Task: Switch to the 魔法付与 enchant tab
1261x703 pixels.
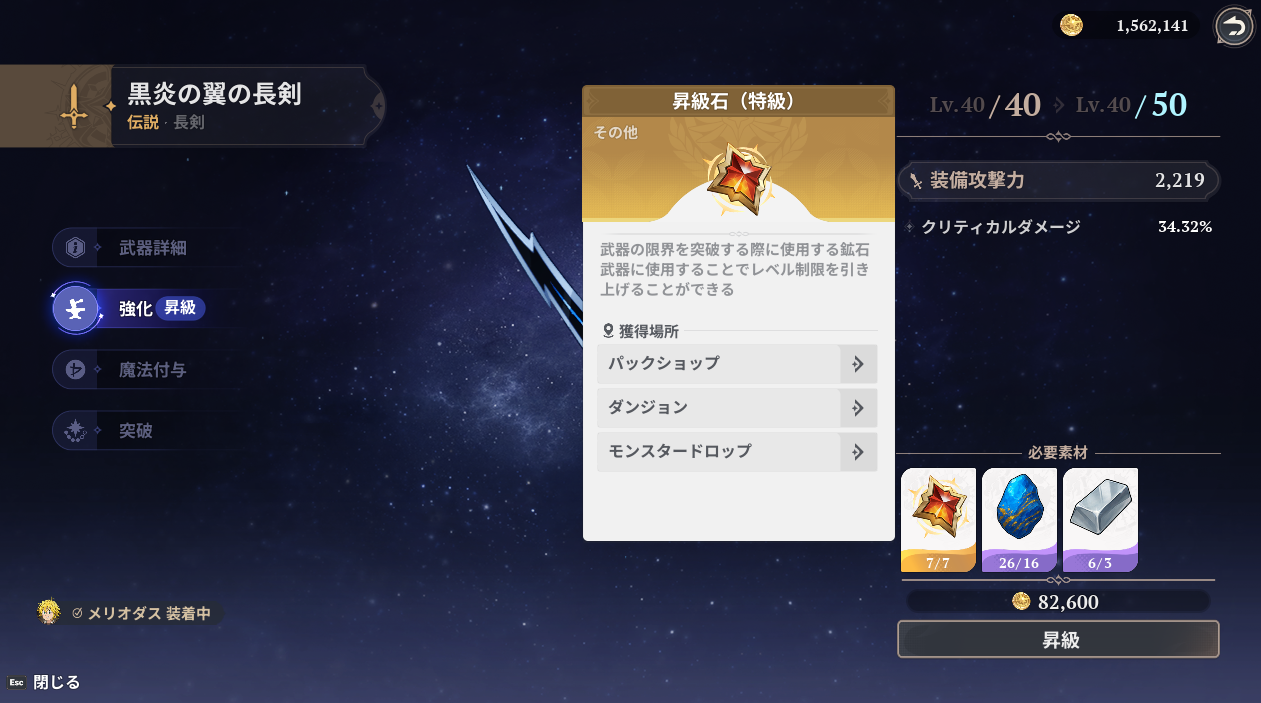Action: pyautogui.click(x=150, y=370)
